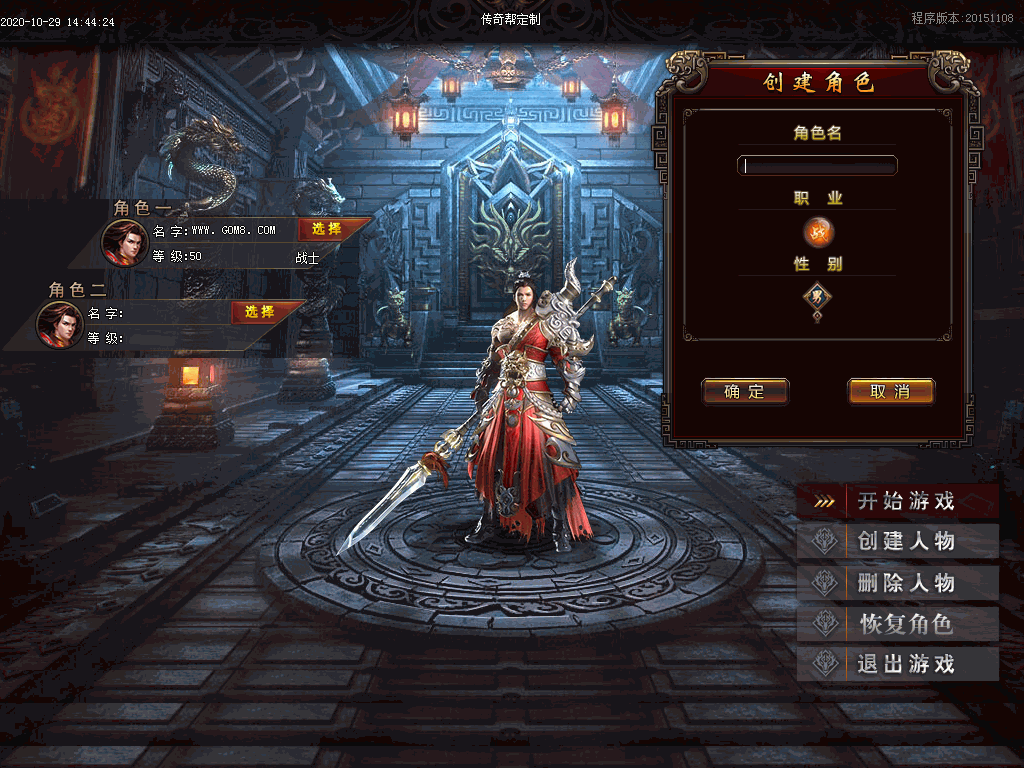Cancel character creation with 取消
Image resolution: width=1024 pixels, height=768 pixels.
point(890,392)
